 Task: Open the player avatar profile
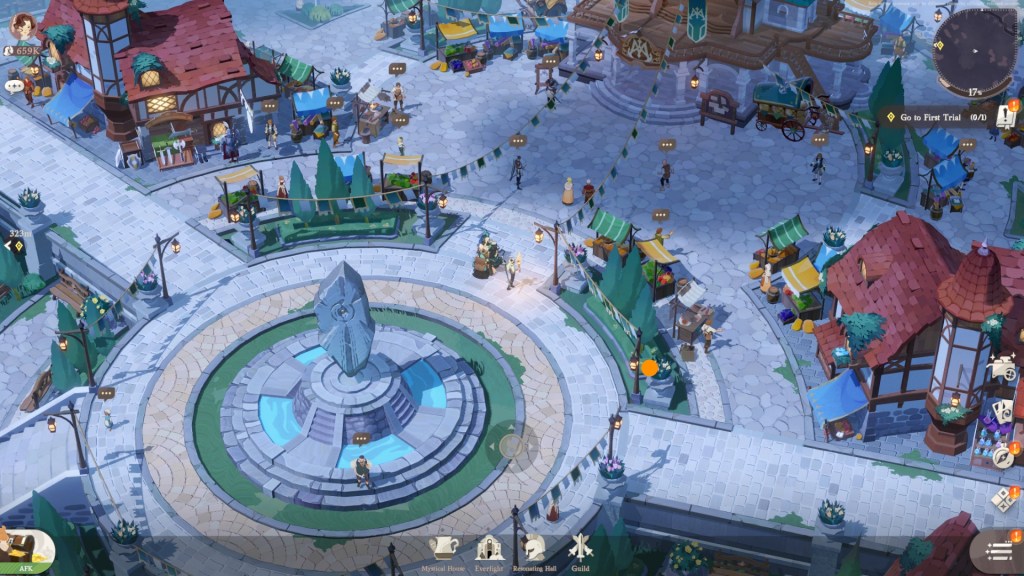[22, 27]
